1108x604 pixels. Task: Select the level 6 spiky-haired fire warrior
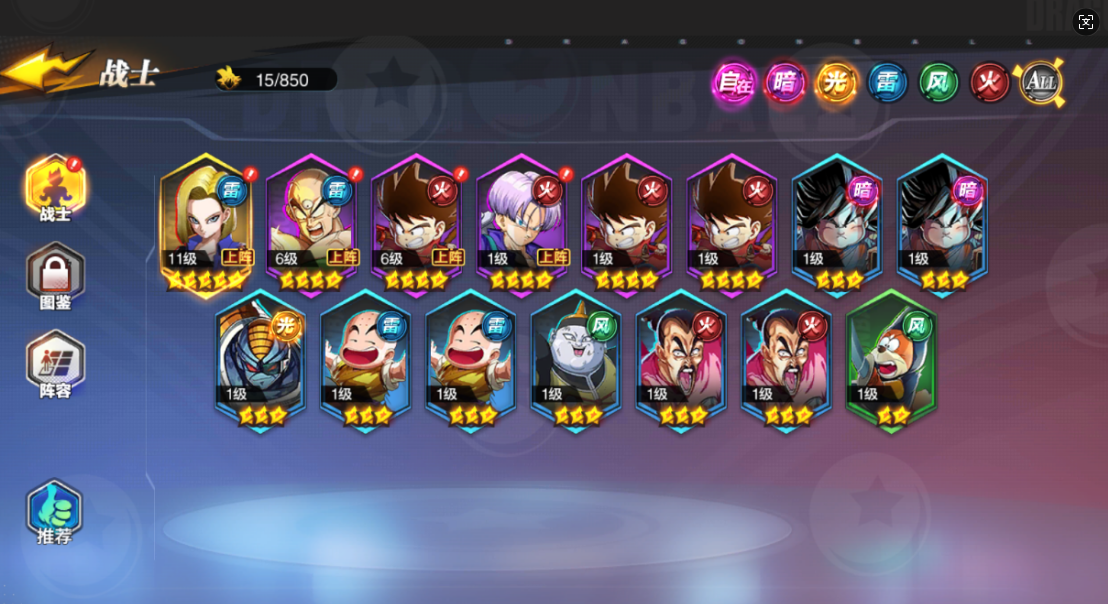[x=416, y=225]
